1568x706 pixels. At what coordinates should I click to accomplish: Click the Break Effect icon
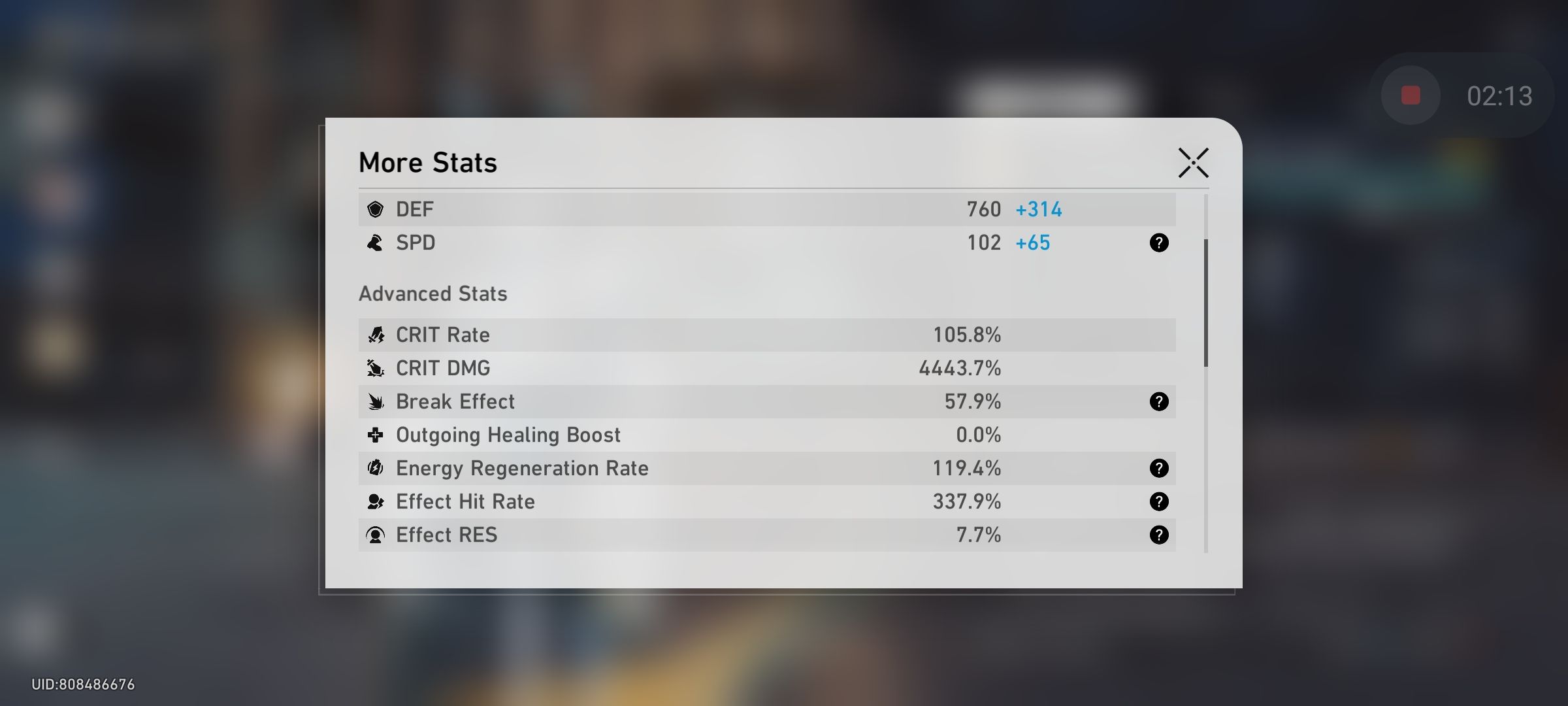[376, 401]
